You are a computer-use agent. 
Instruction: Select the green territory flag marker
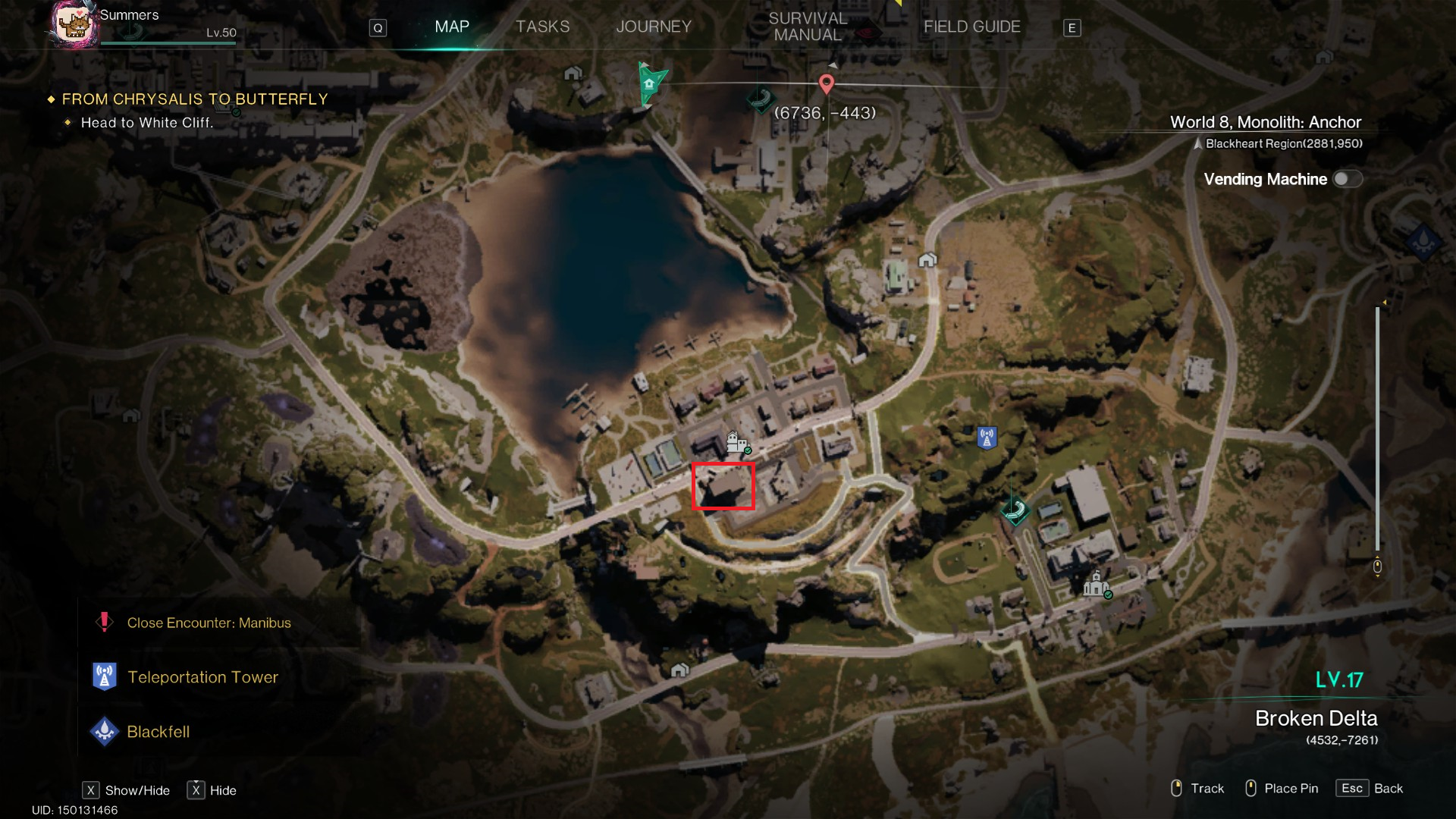tap(649, 83)
